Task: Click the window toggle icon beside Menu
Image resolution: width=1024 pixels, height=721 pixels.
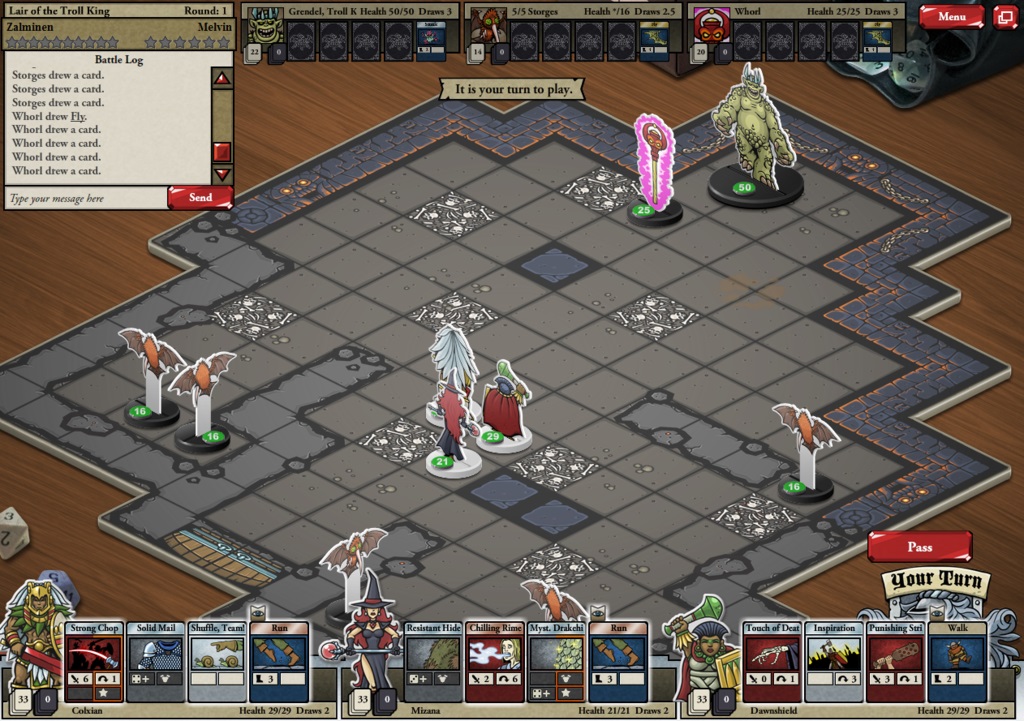Action: click(1004, 16)
